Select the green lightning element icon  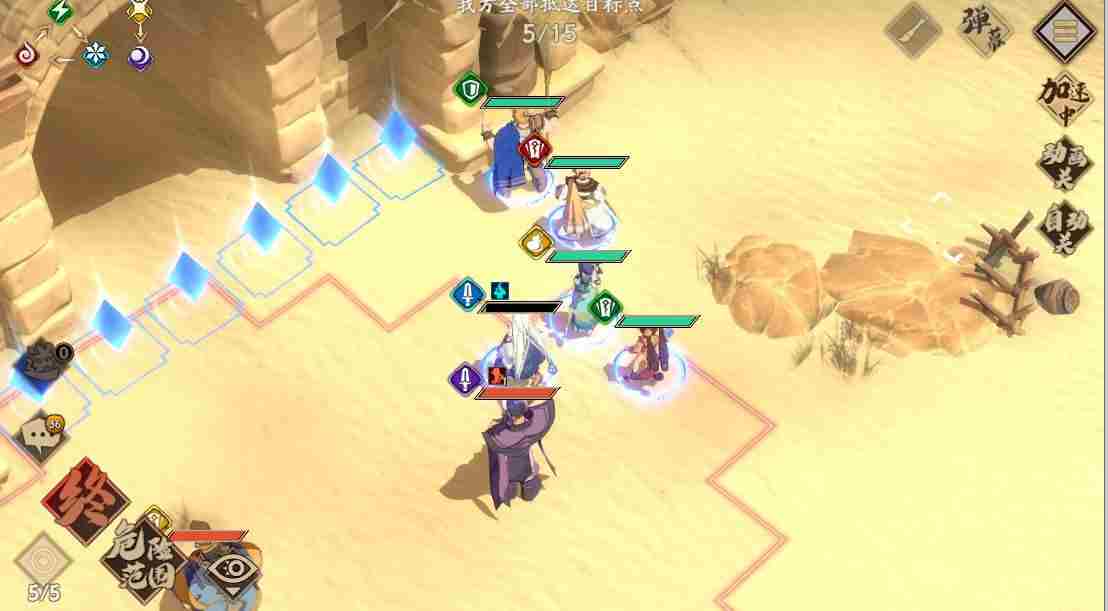(x=62, y=12)
